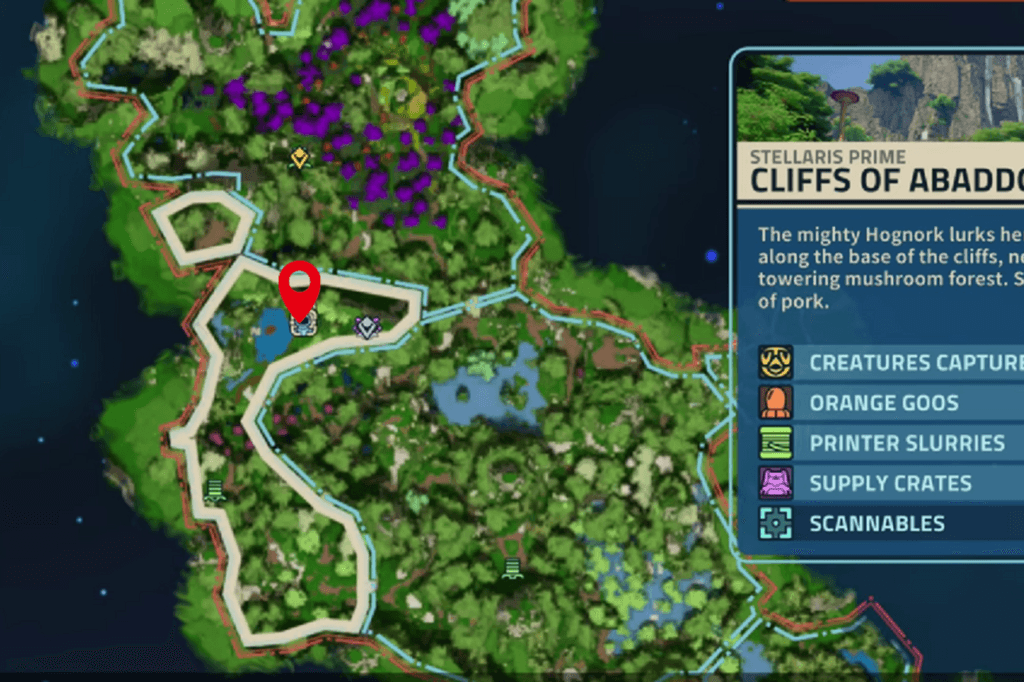Click the Cliffs of Abaddon preview image
Screen dimensions: 1024x682
[880, 97]
